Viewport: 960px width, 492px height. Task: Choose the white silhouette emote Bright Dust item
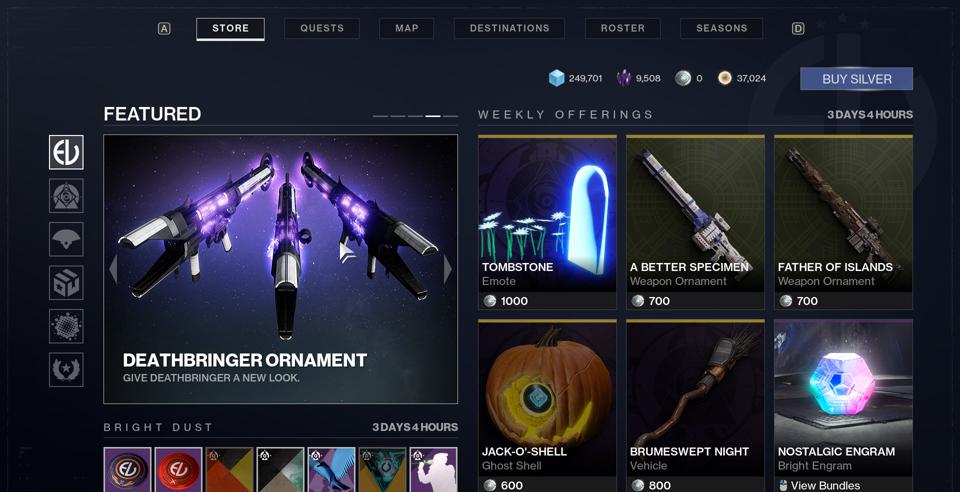pos(433,470)
